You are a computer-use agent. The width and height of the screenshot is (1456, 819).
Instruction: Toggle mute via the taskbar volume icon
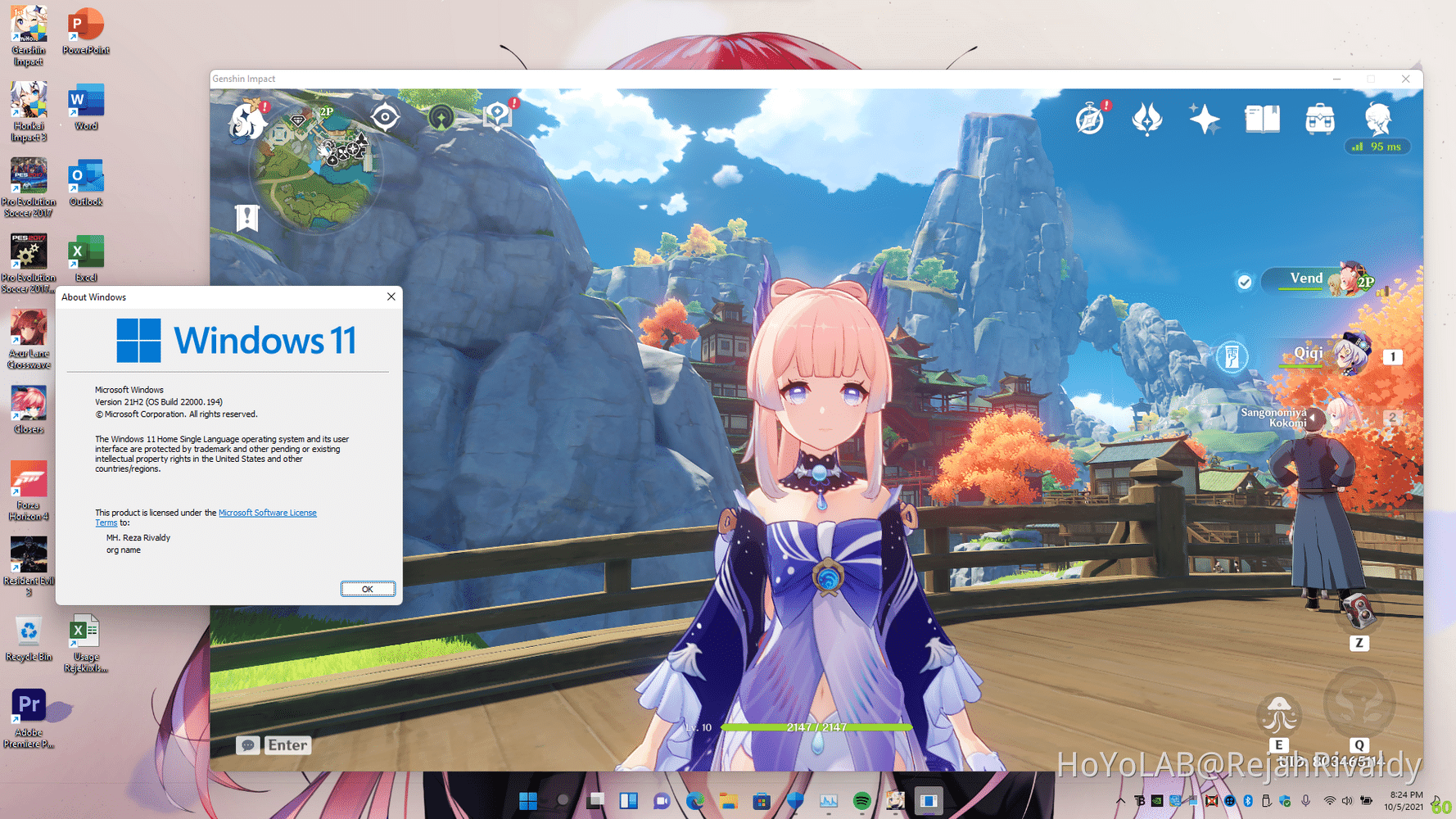pos(1347,801)
